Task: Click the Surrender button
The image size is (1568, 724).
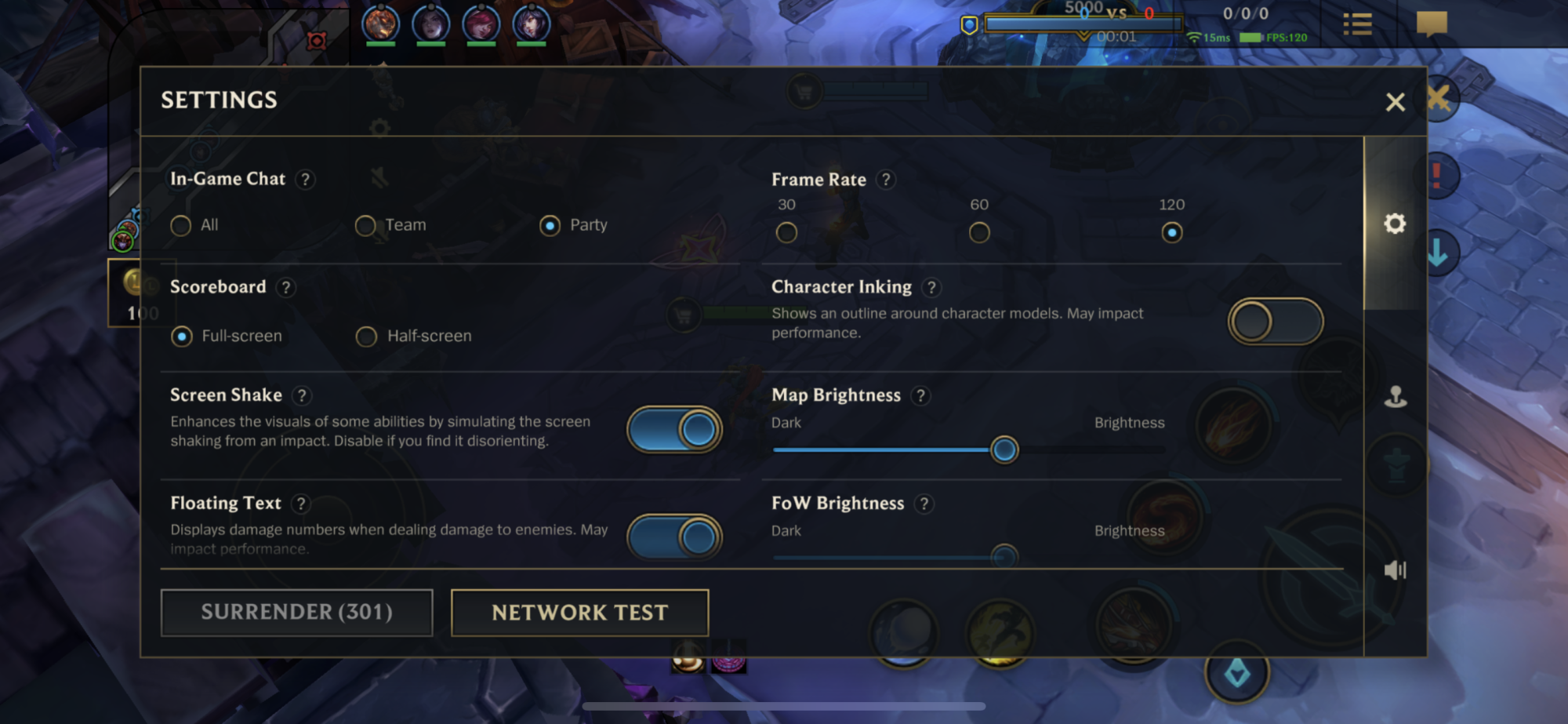Action: point(296,613)
